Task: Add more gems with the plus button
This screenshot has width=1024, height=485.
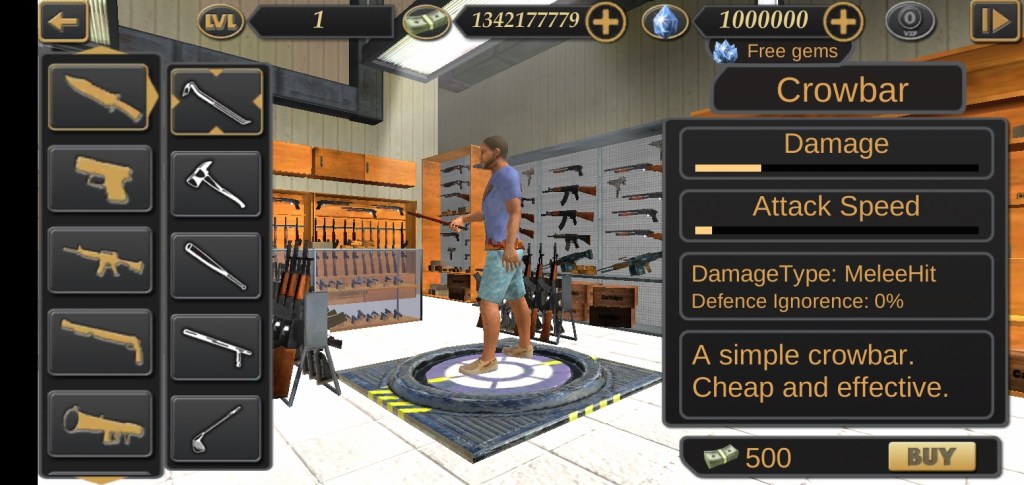Action: click(x=843, y=21)
